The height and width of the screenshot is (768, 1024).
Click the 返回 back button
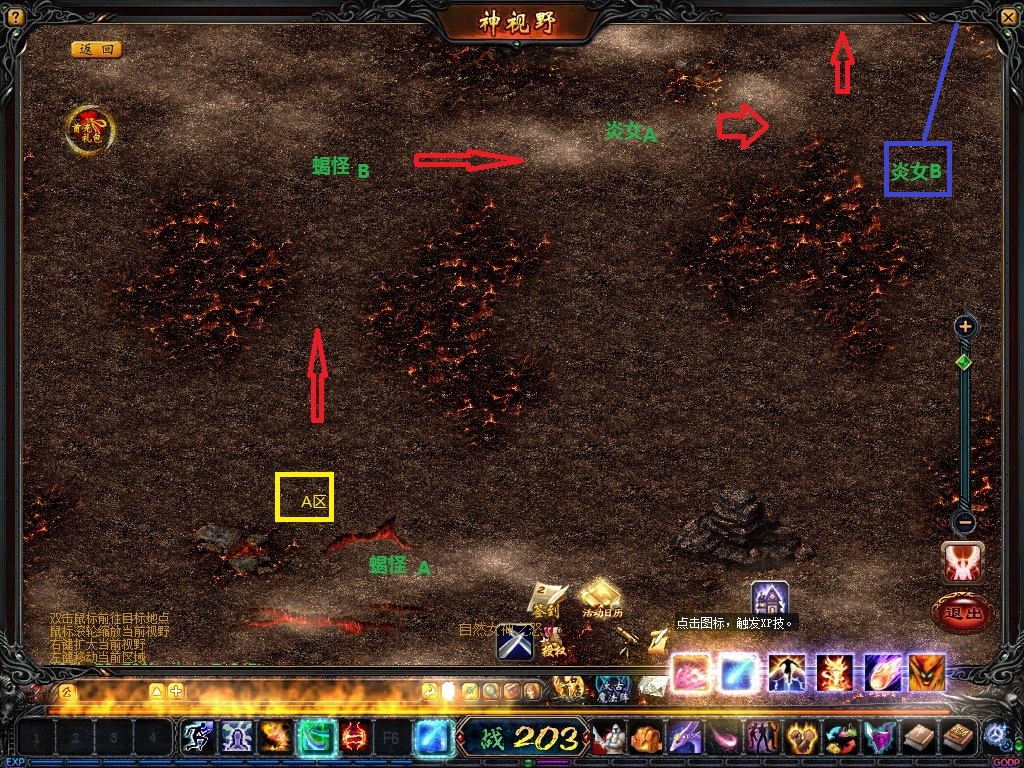click(96, 49)
